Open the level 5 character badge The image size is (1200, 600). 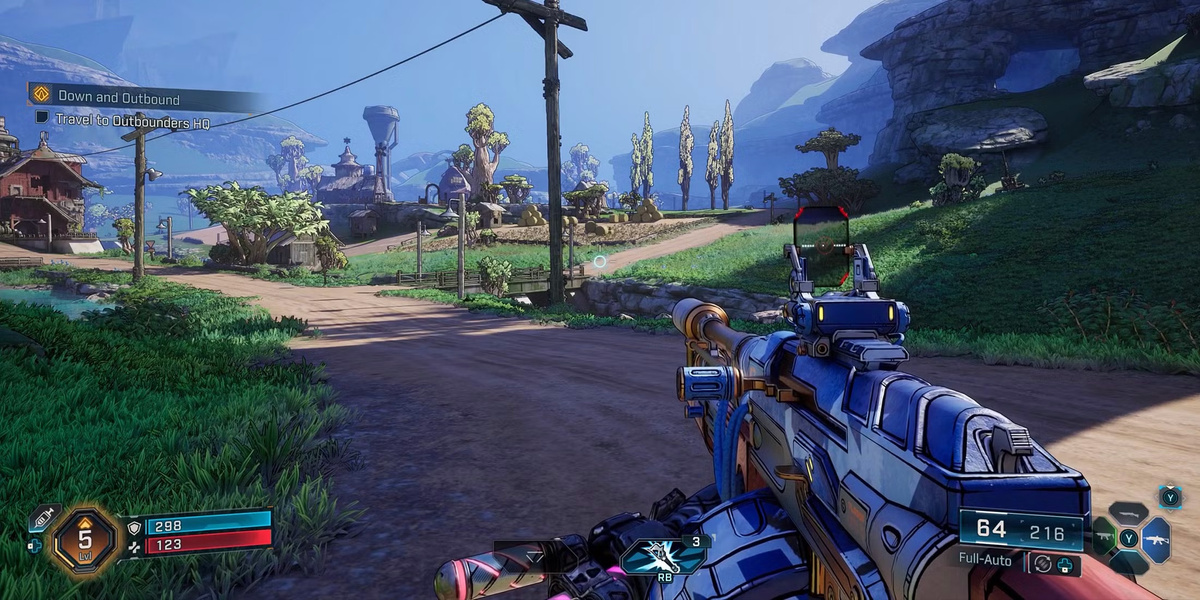pyautogui.click(x=86, y=538)
